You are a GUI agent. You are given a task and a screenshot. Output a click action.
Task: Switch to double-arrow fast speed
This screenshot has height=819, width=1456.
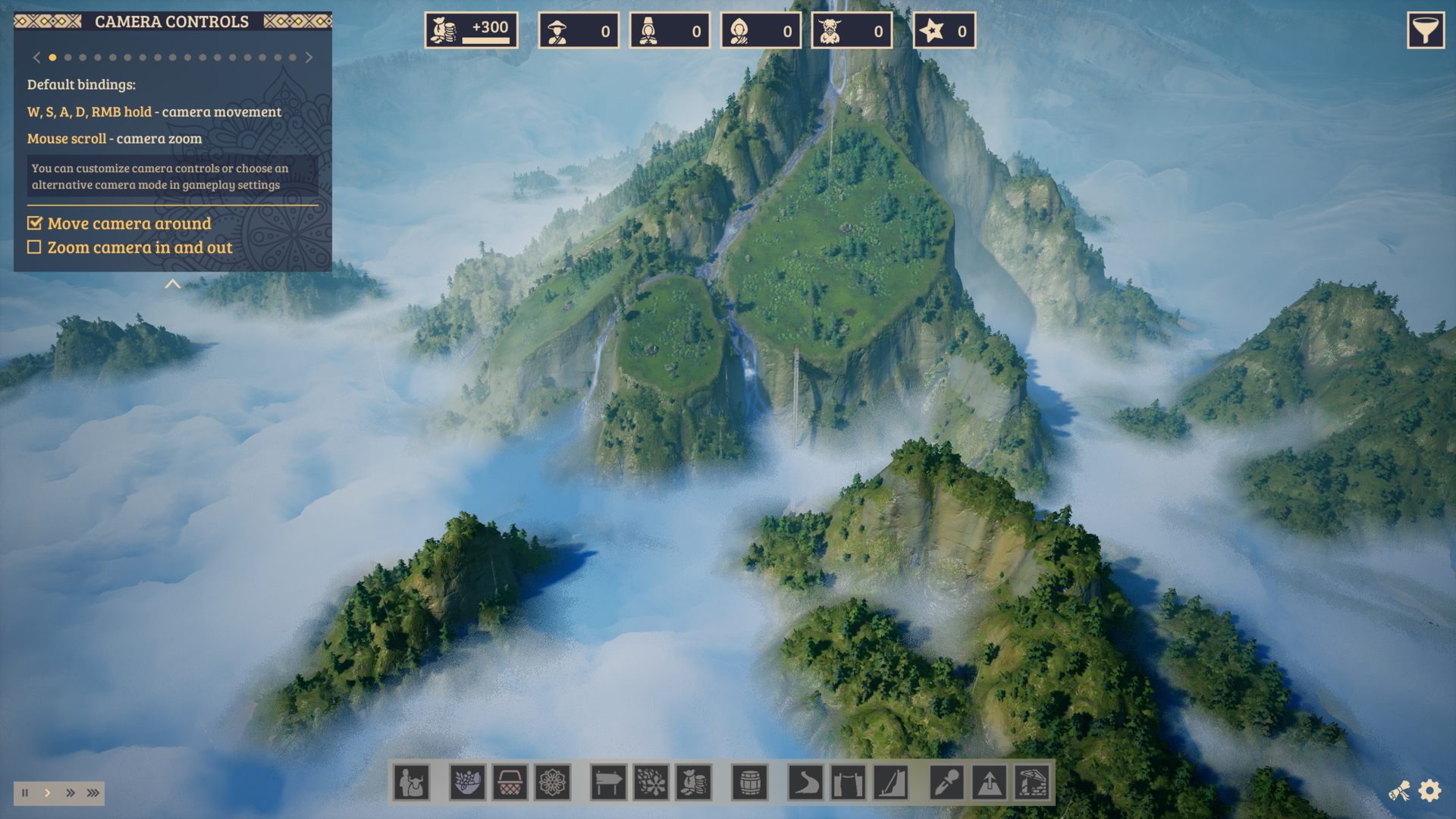tap(71, 793)
